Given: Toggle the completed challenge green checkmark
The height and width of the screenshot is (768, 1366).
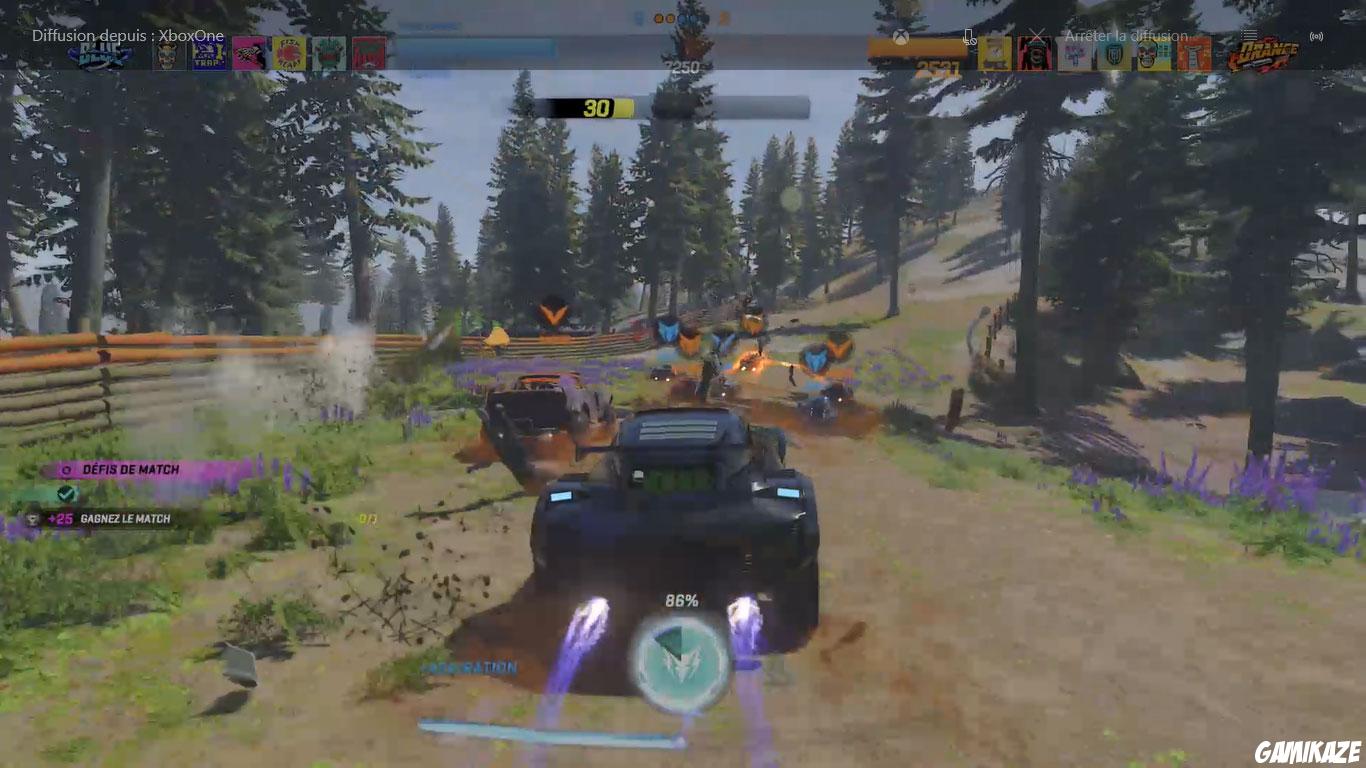Looking at the screenshot, I should 67,493.
